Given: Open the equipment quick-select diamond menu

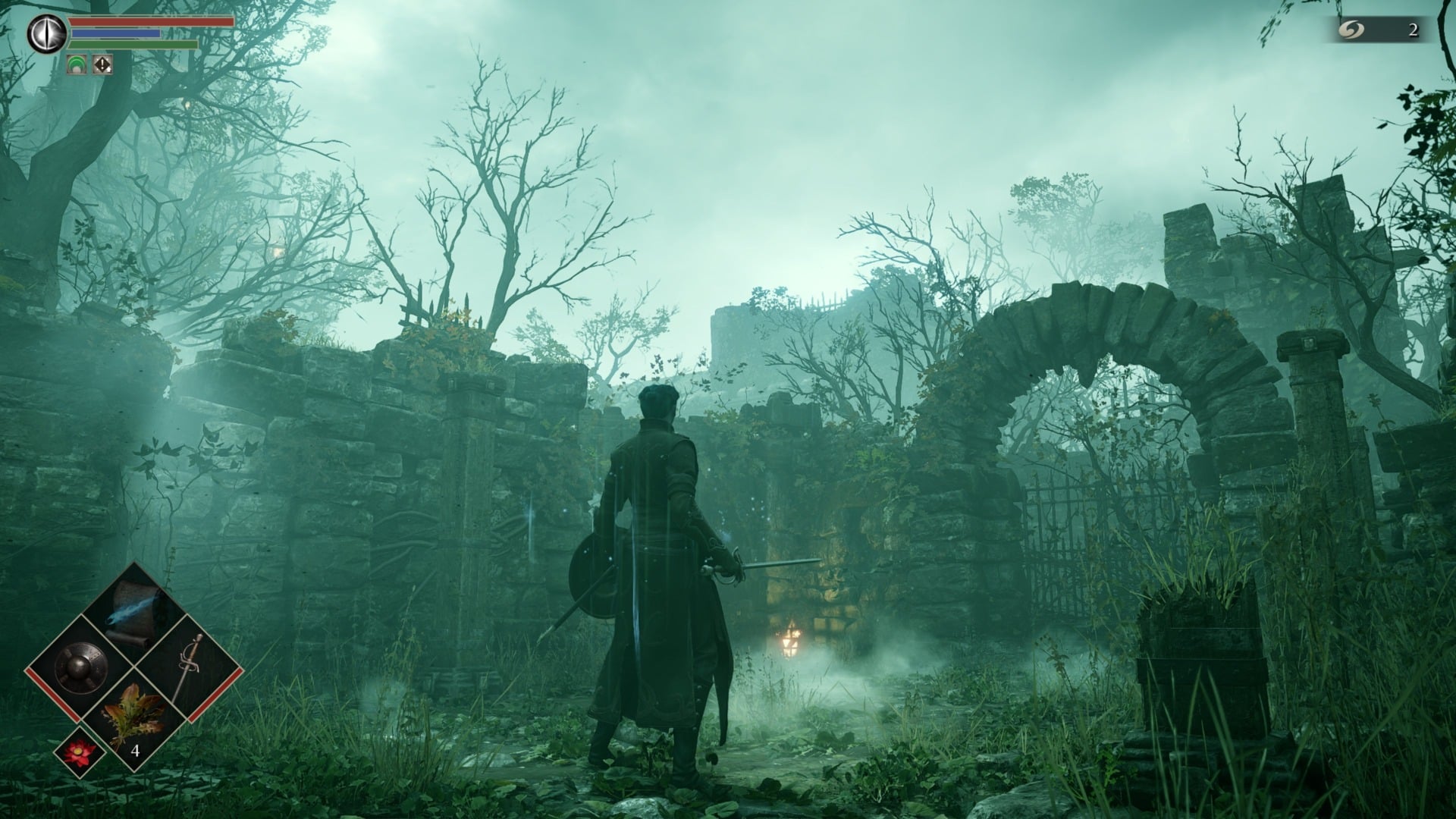Looking at the screenshot, I should [135, 665].
